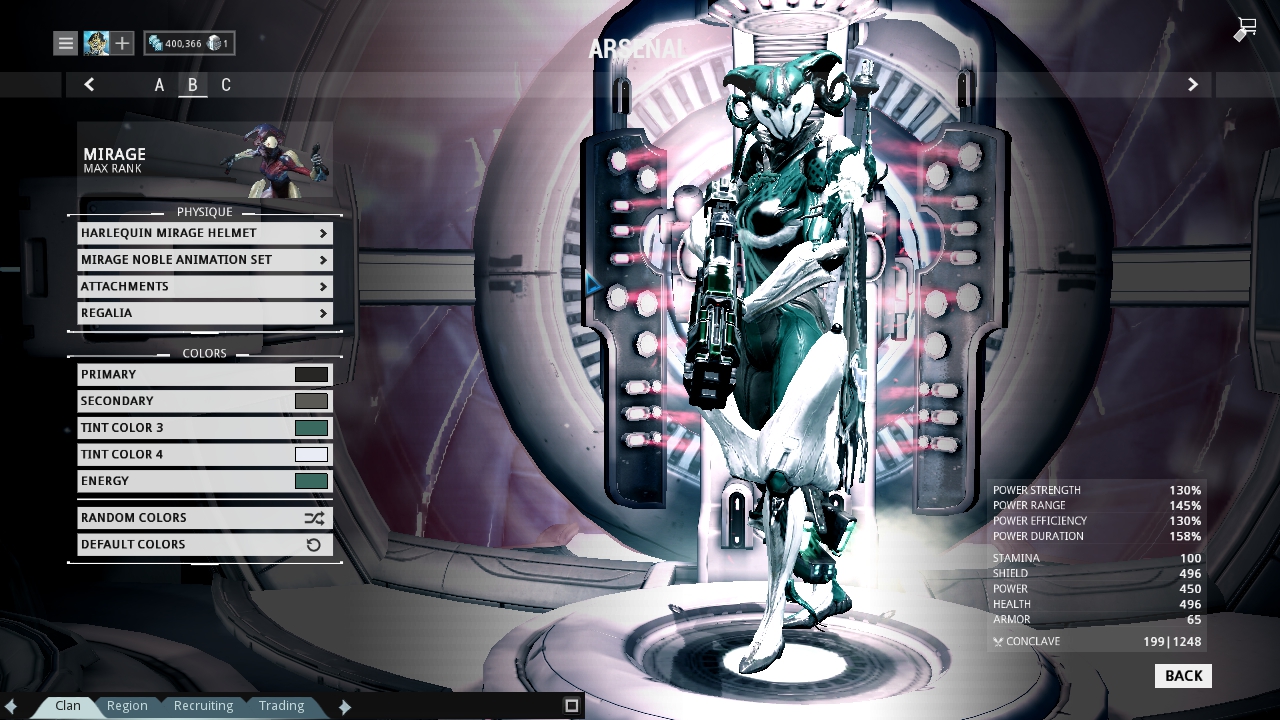Switch to the Trading chat tab
Image resolution: width=1280 pixels, height=720 pixels.
coord(281,705)
